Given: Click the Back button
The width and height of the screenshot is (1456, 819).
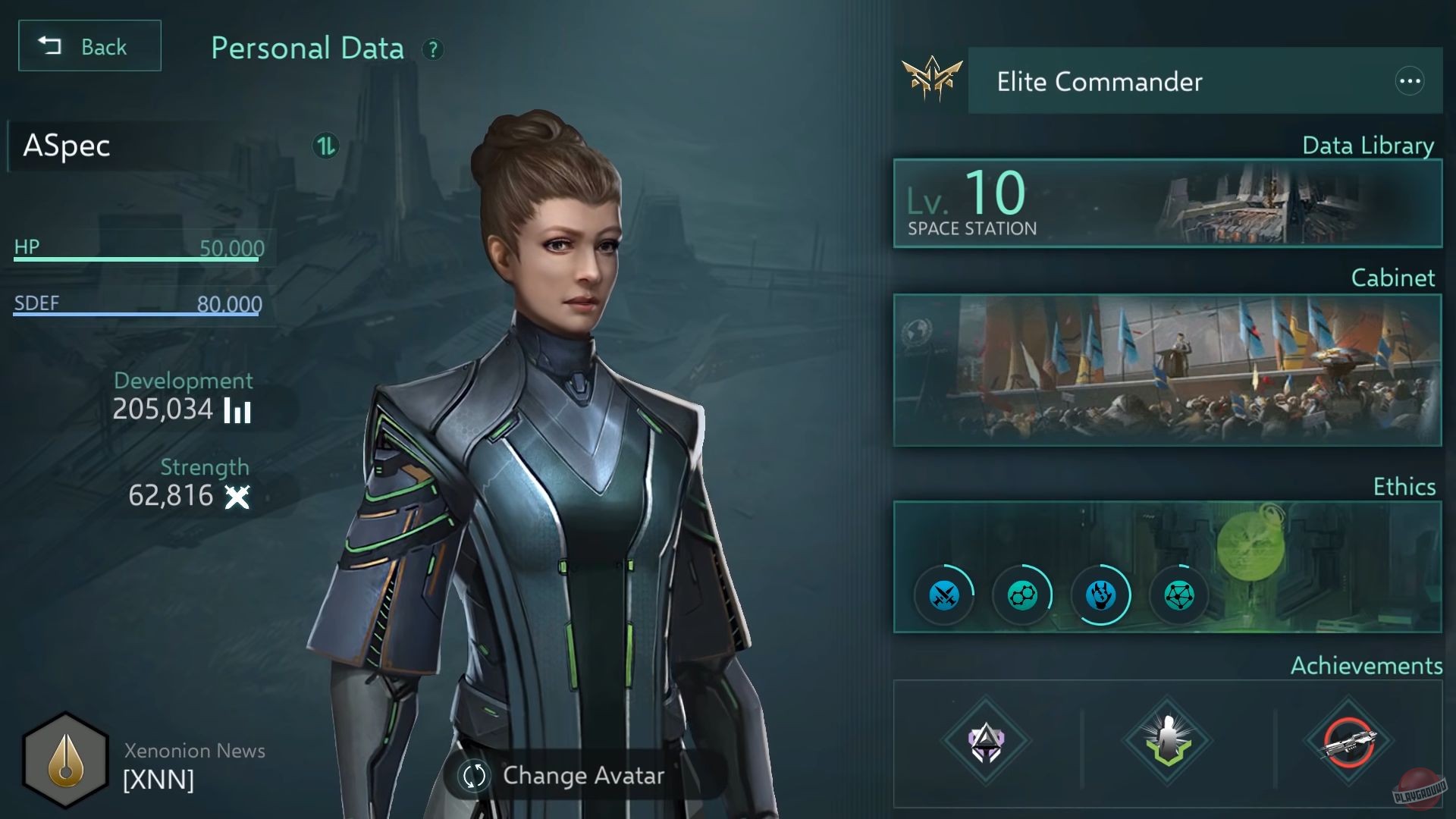Looking at the screenshot, I should pyautogui.click(x=89, y=45).
